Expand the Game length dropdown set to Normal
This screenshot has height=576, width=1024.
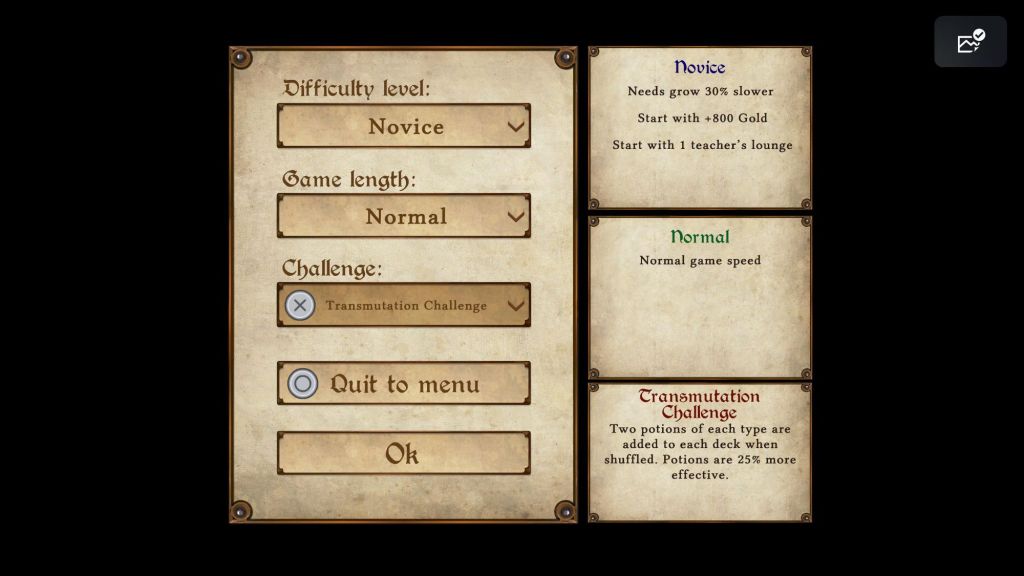point(404,216)
